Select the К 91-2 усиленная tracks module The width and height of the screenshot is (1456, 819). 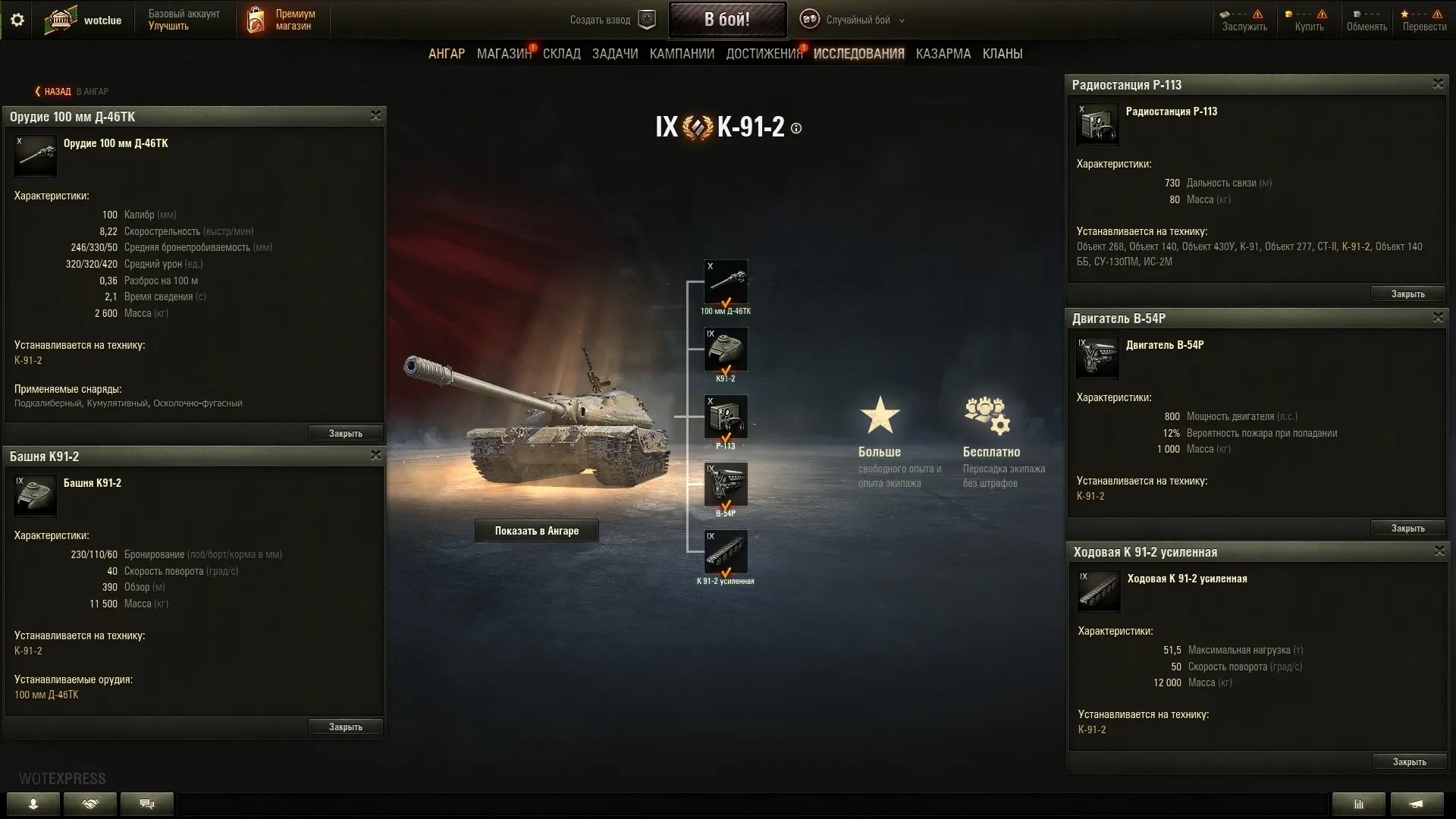pyautogui.click(x=726, y=552)
